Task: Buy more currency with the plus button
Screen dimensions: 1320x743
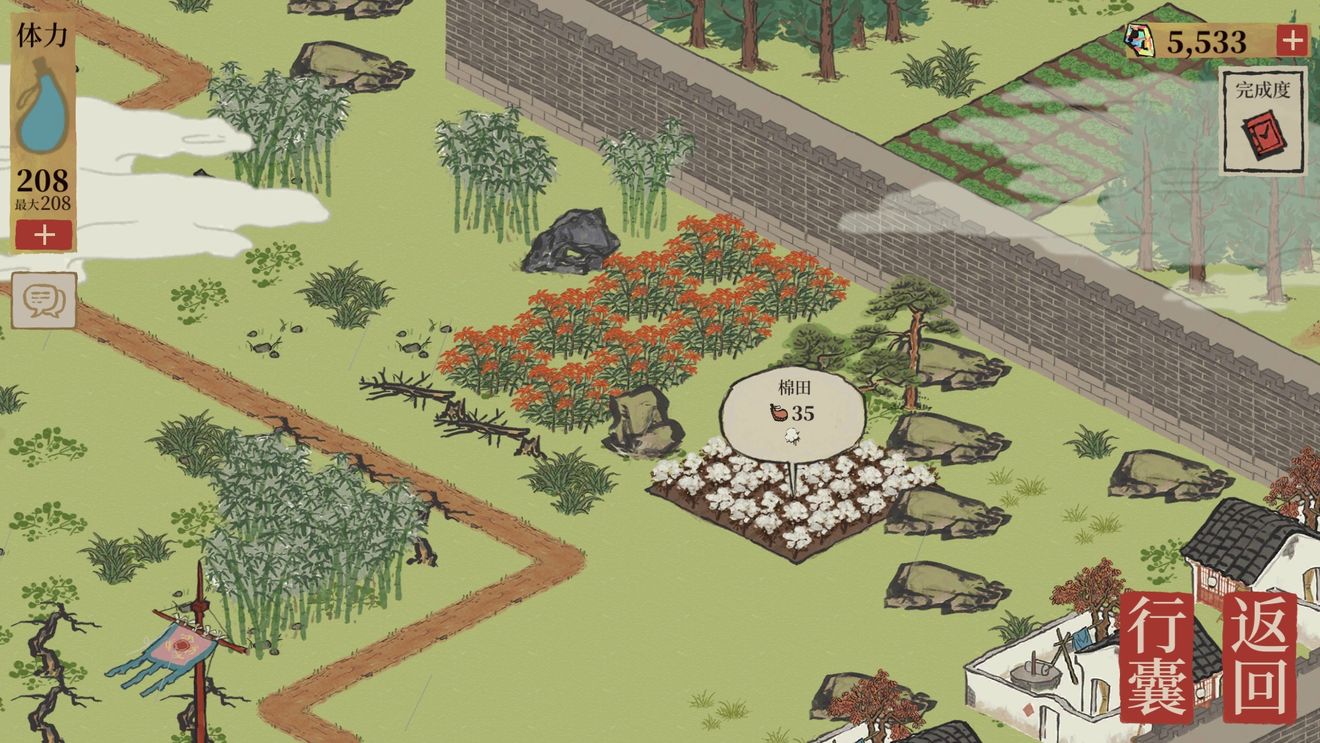Action: click(1292, 41)
